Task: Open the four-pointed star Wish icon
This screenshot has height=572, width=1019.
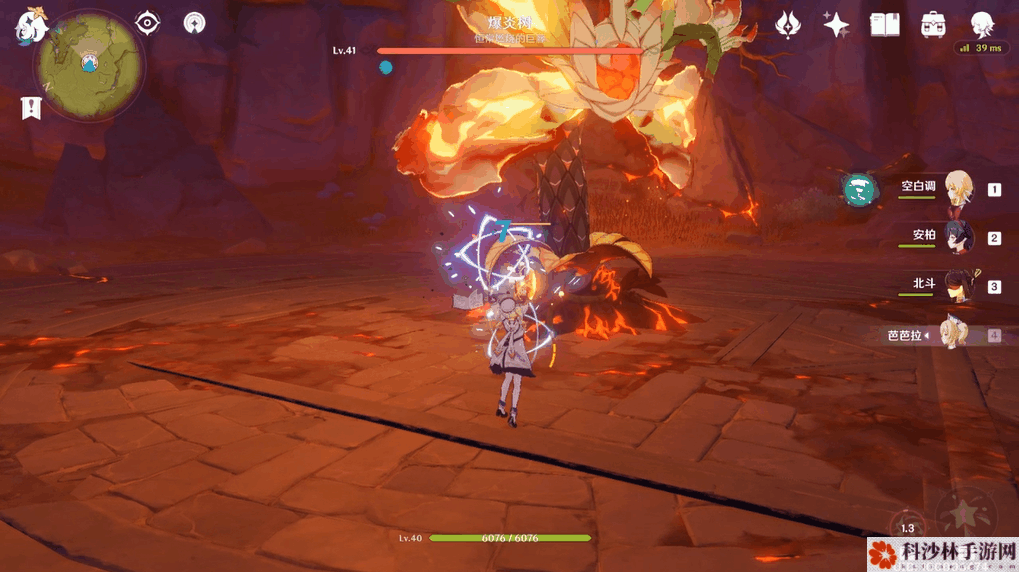Action: click(x=836, y=24)
